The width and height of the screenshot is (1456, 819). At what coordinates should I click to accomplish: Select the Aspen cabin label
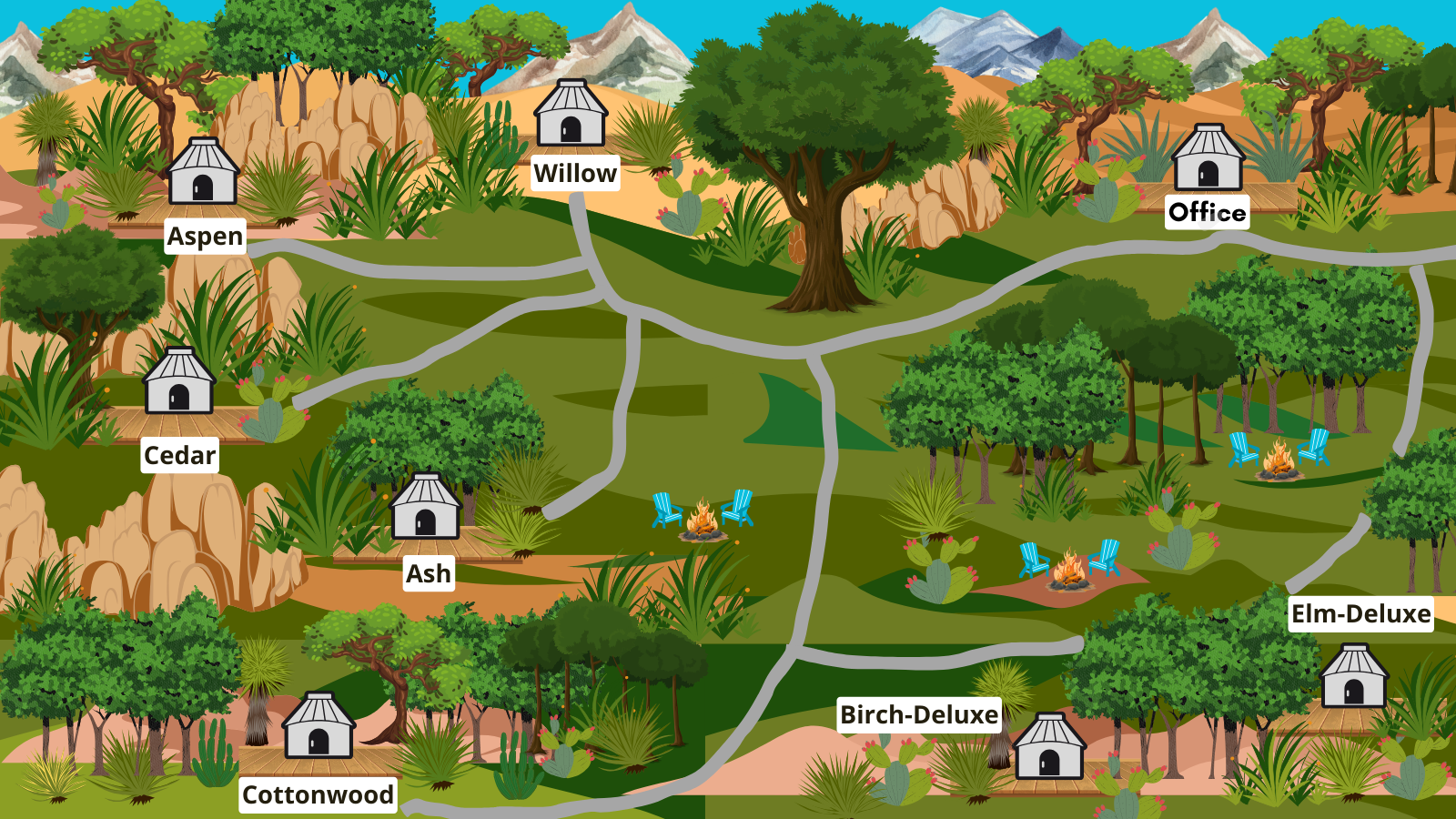tap(205, 237)
